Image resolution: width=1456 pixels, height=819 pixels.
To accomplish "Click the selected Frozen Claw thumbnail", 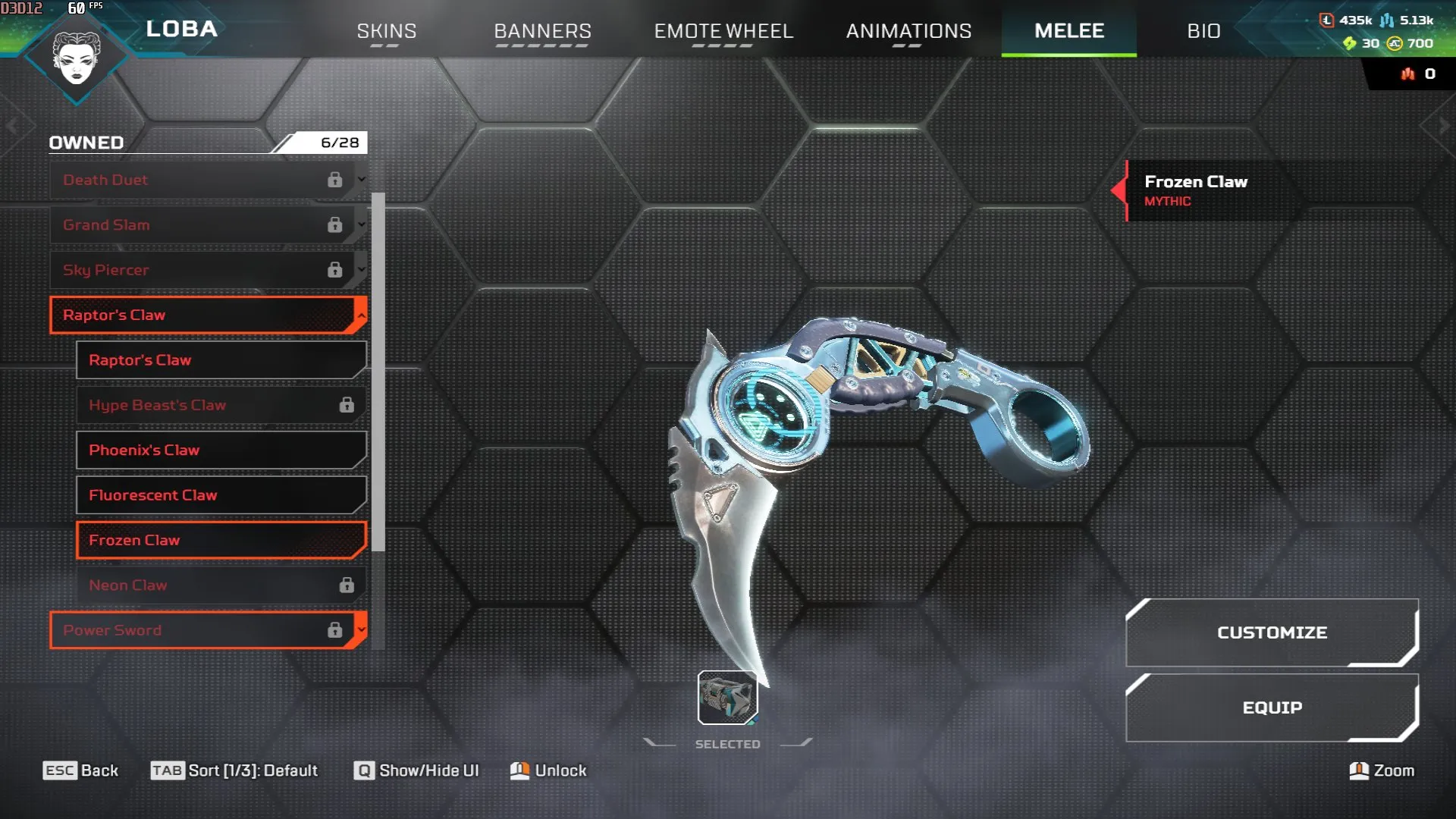I will tap(726, 698).
